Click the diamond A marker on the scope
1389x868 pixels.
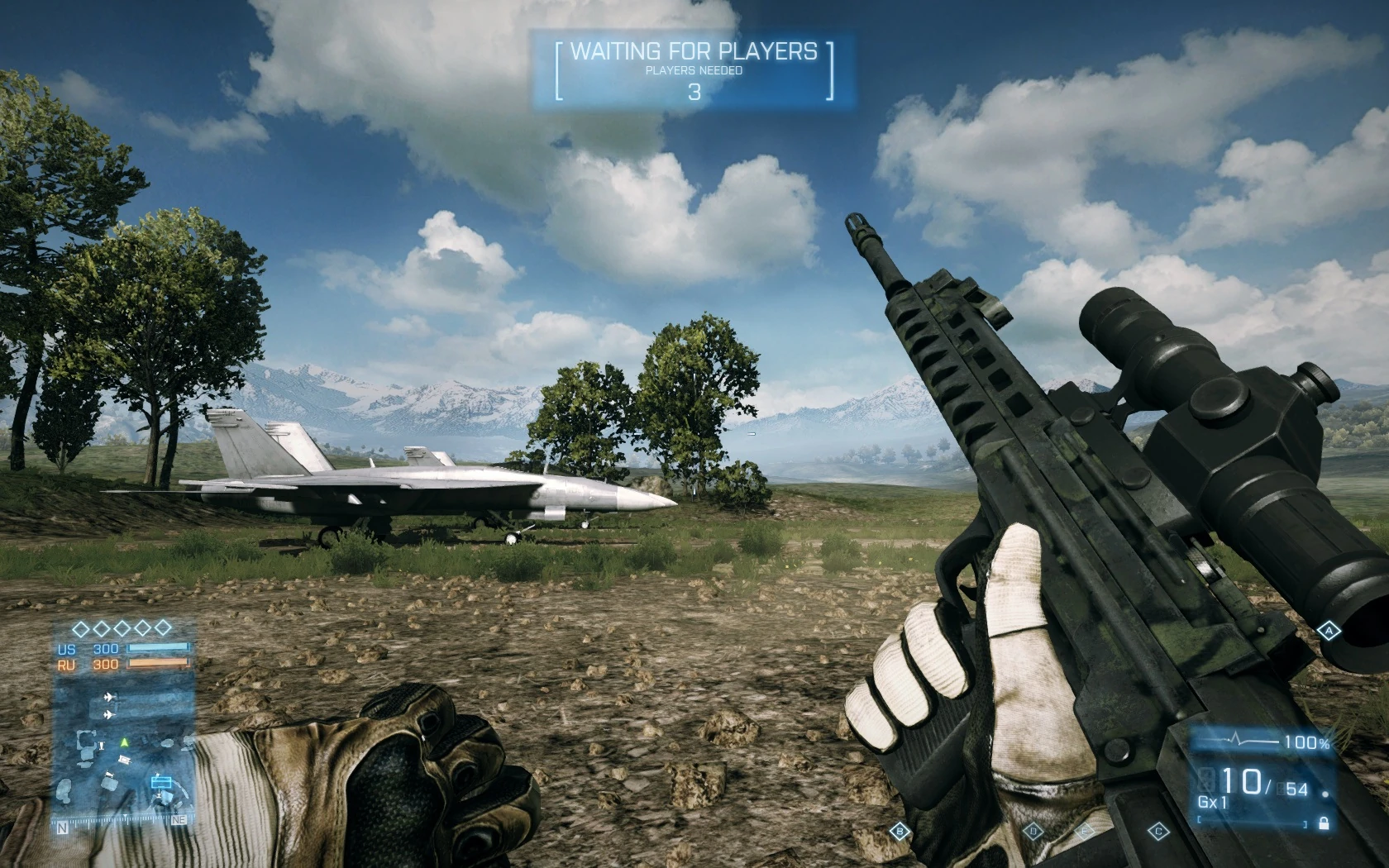[1331, 632]
